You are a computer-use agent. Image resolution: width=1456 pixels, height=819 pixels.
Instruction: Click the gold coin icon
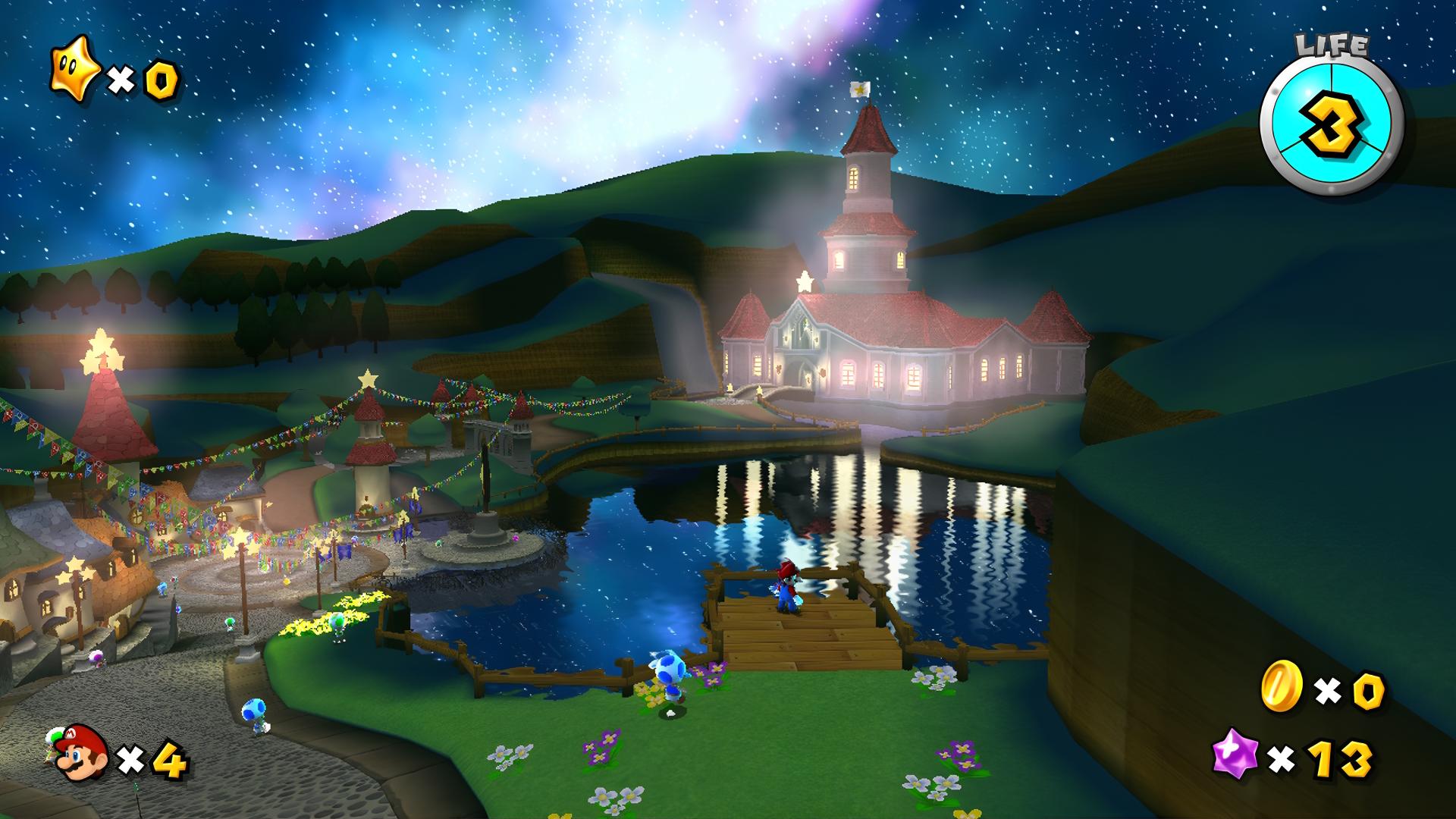[1281, 687]
